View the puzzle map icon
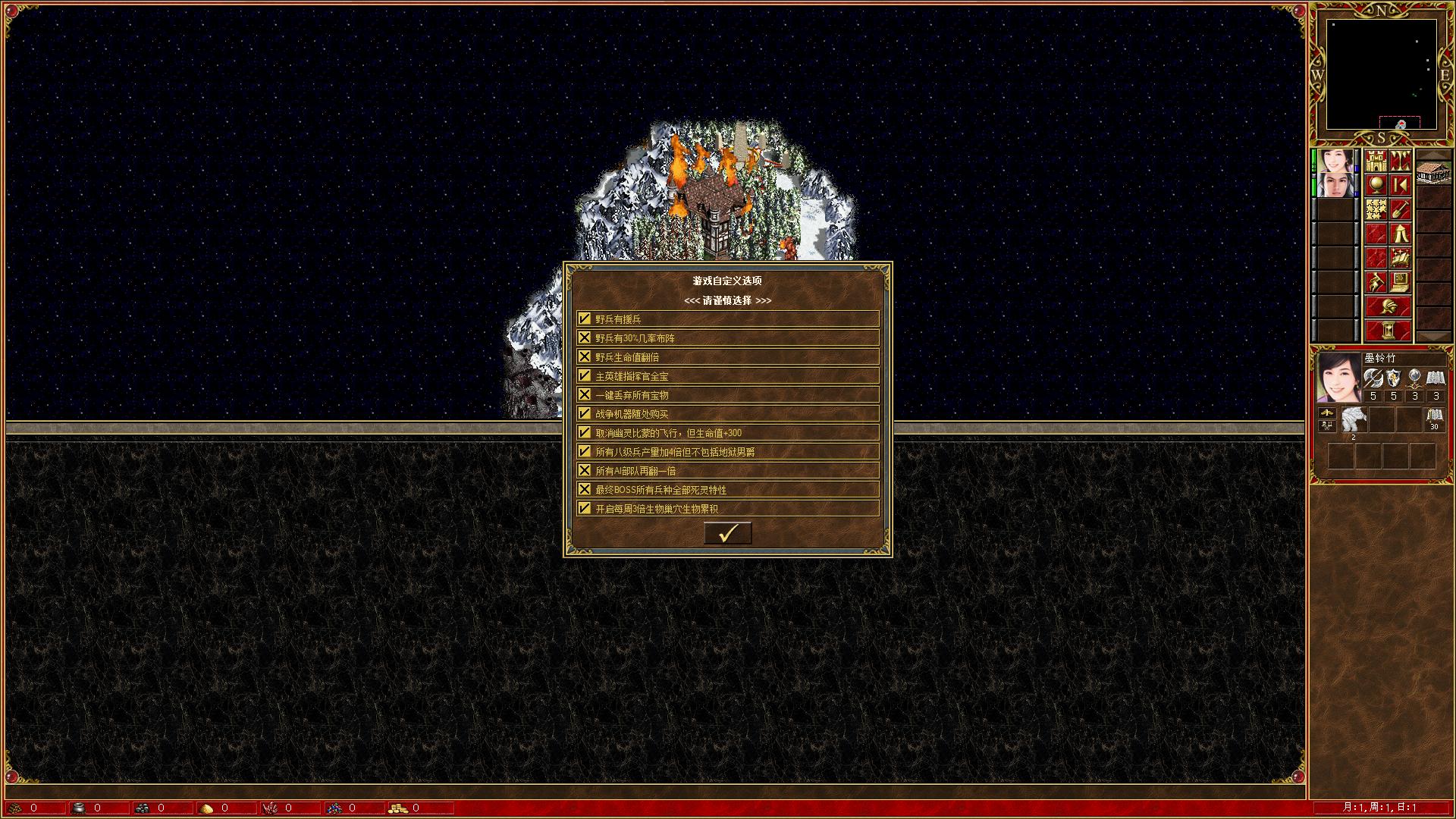This screenshot has width=1456, height=819. (1376, 210)
